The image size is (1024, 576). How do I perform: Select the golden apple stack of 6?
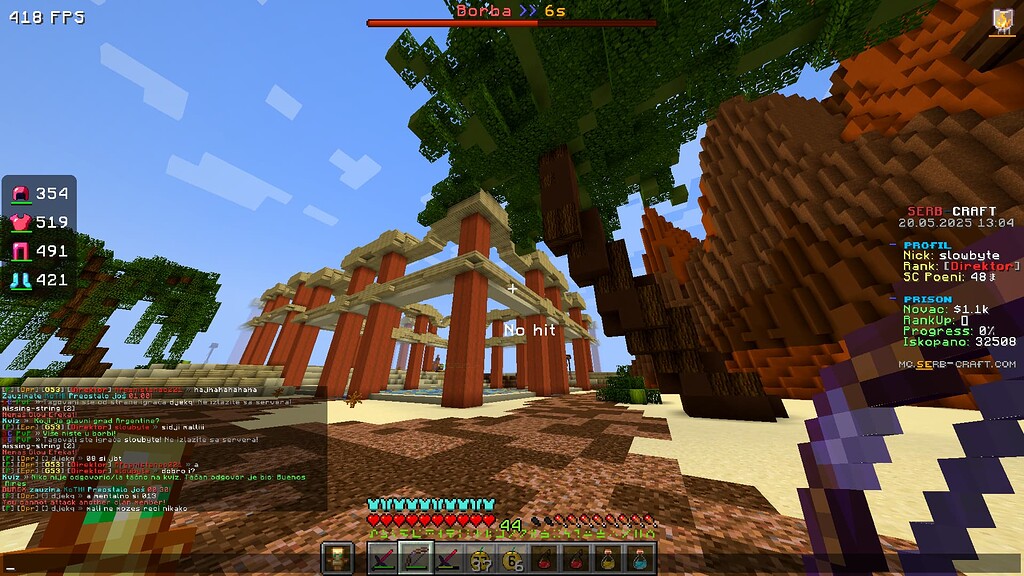tap(514, 558)
